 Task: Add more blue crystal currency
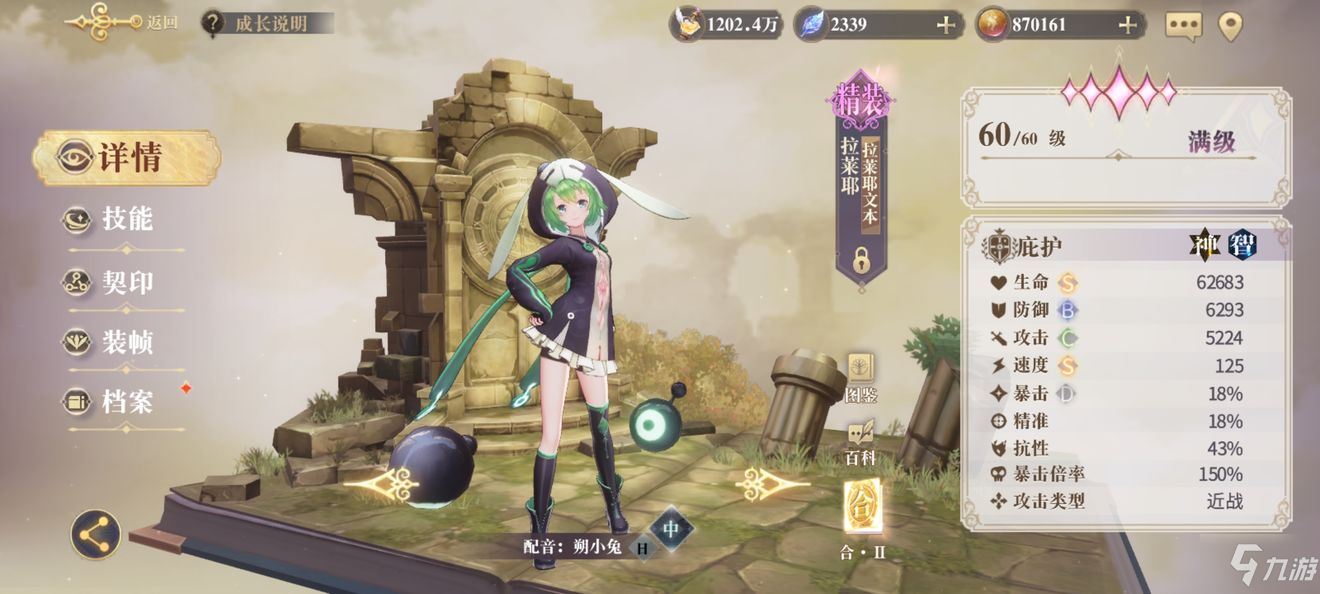[x=945, y=25]
